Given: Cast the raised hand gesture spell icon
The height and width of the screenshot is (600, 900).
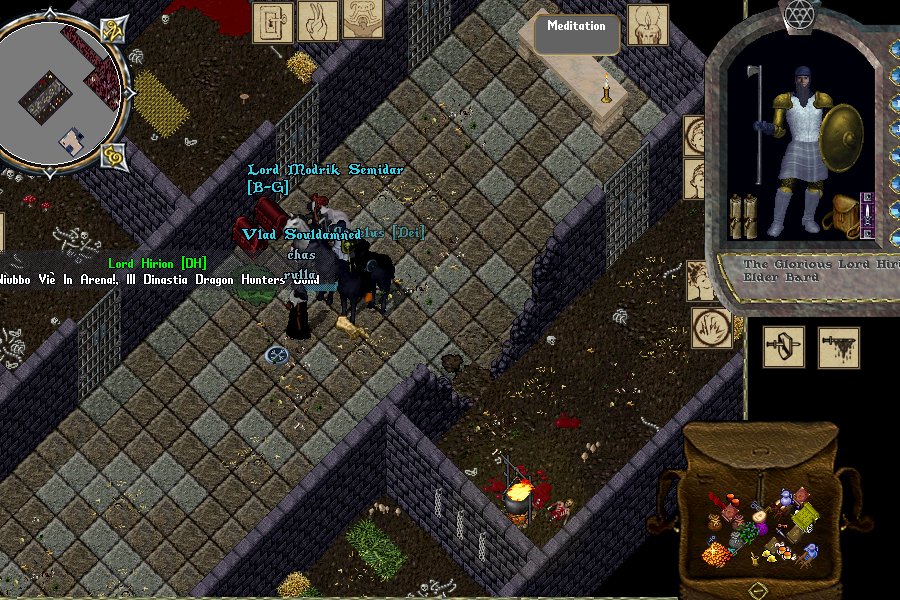Looking at the screenshot, I should coord(318,21).
